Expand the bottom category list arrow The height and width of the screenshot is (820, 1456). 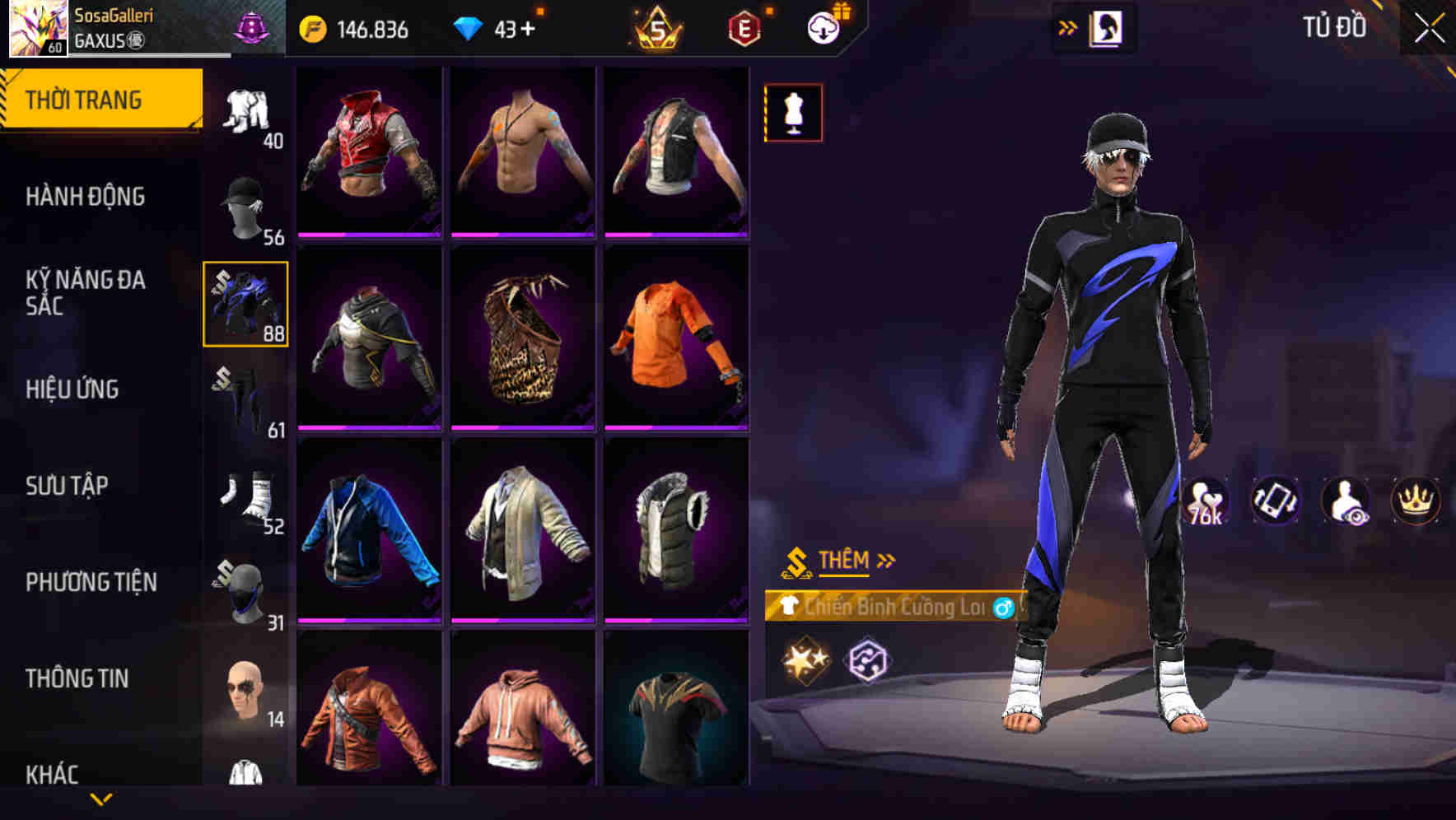click(103, 797)
